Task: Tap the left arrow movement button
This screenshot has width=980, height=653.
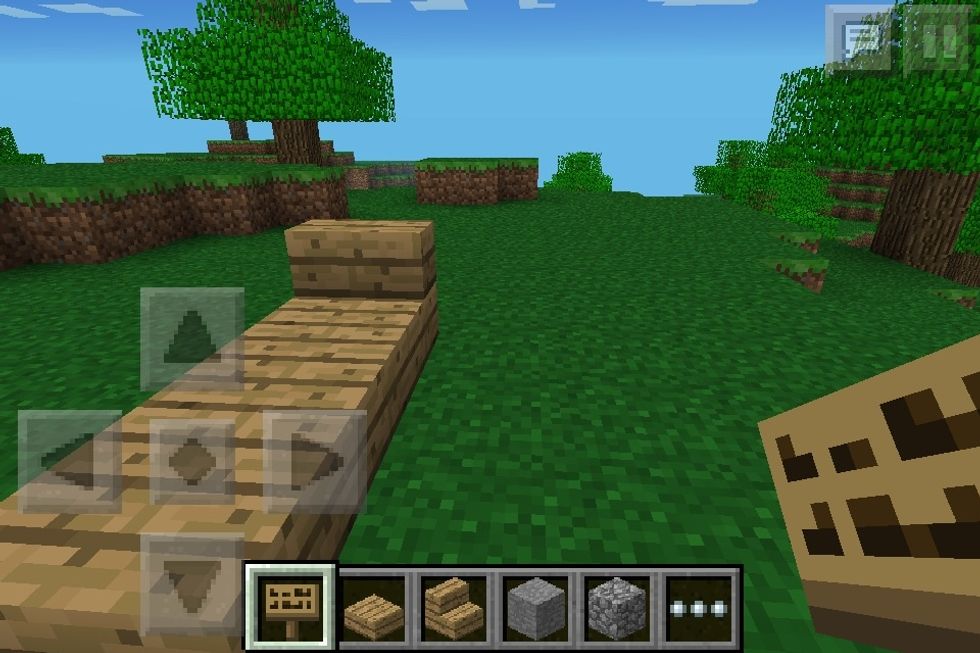Action: coord(69,460)
